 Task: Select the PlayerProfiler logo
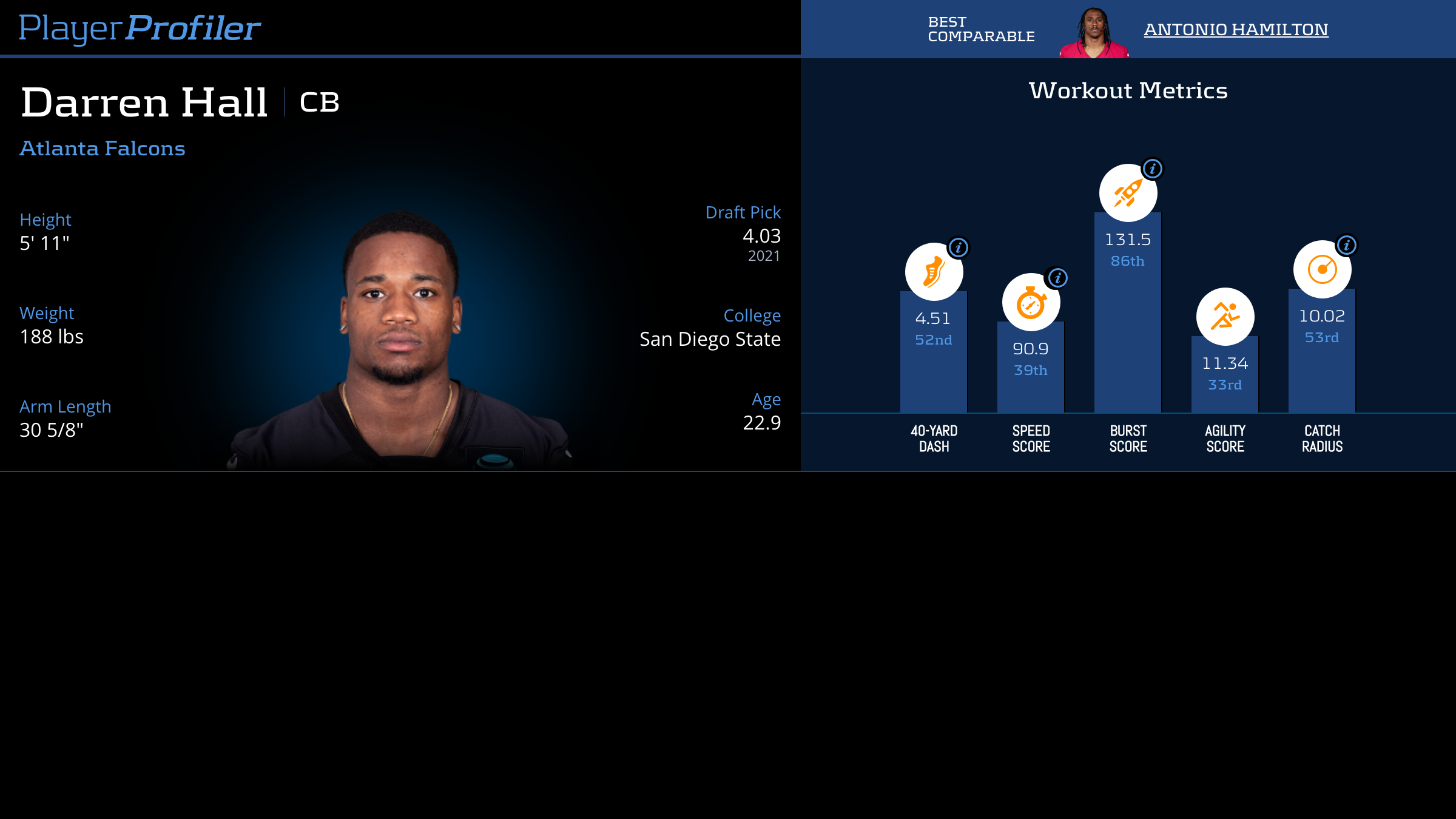tap(140, 27)
